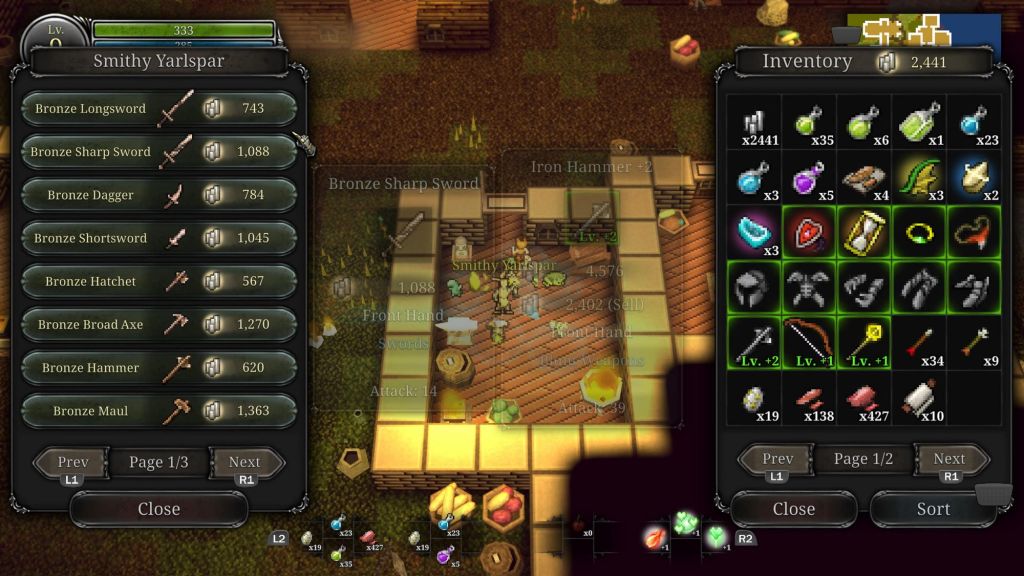Image resolution: width=1024 pixels, height=576 pixels.
Task: Go to the next shop page
Action: 245,462
